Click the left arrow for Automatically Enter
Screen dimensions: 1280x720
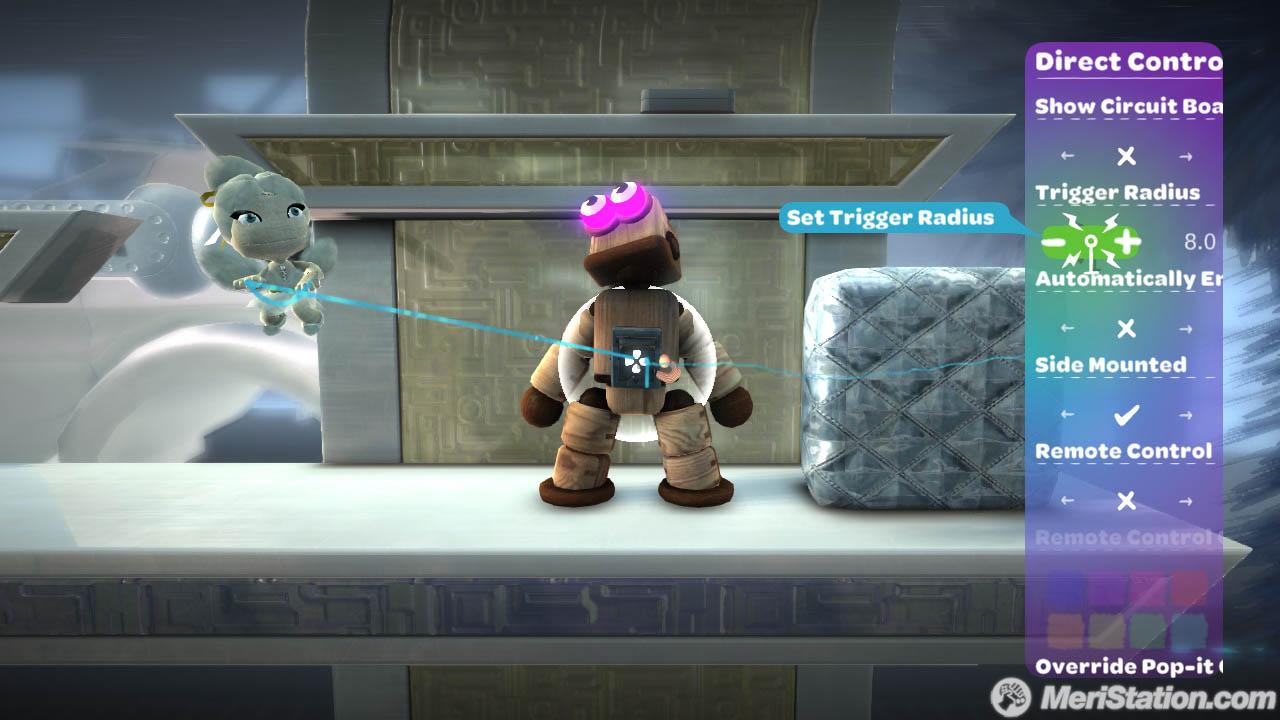coord(1068,328)
